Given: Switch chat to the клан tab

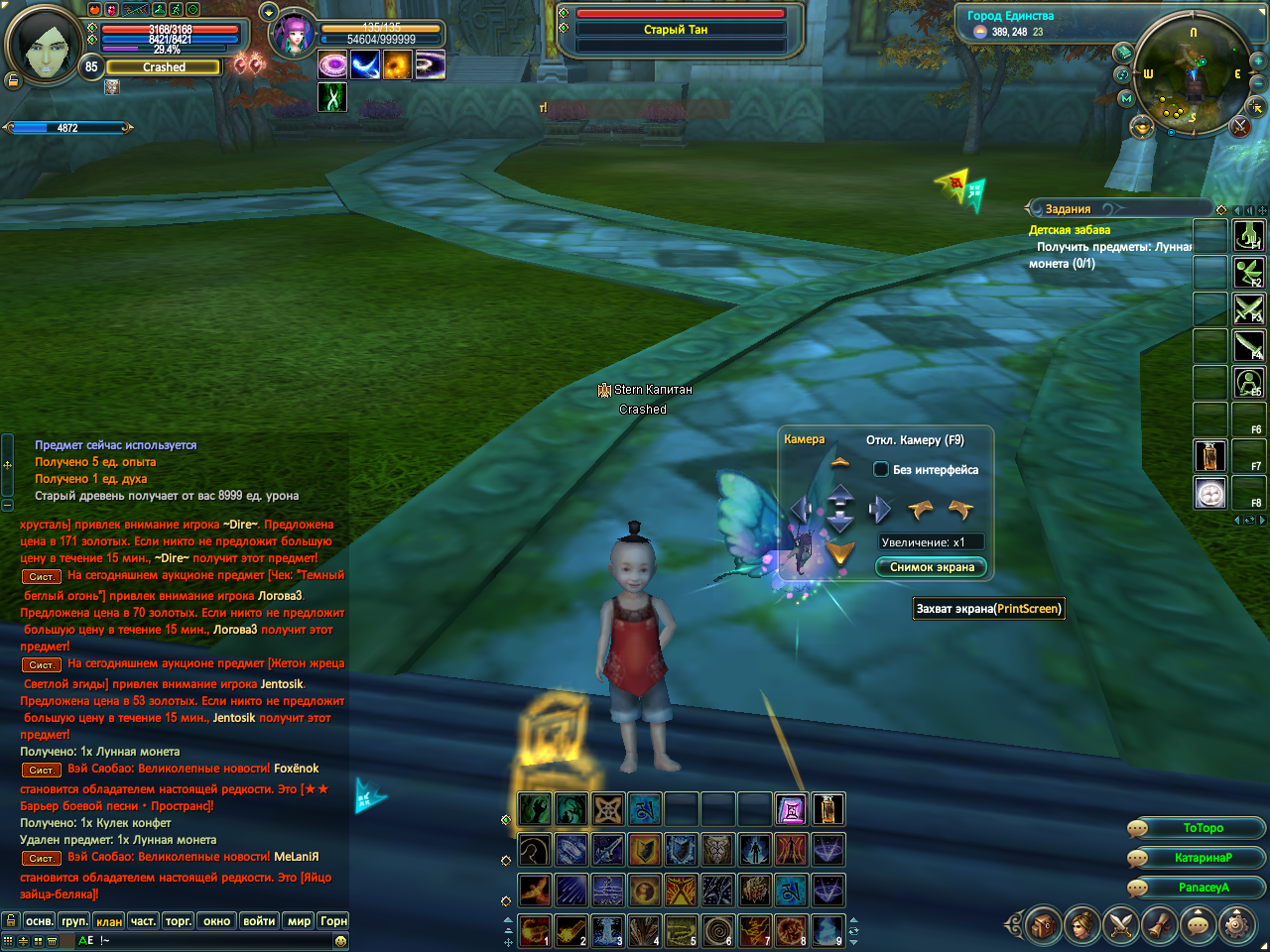Looking at the screenshot, I should (x=109, y=921).
